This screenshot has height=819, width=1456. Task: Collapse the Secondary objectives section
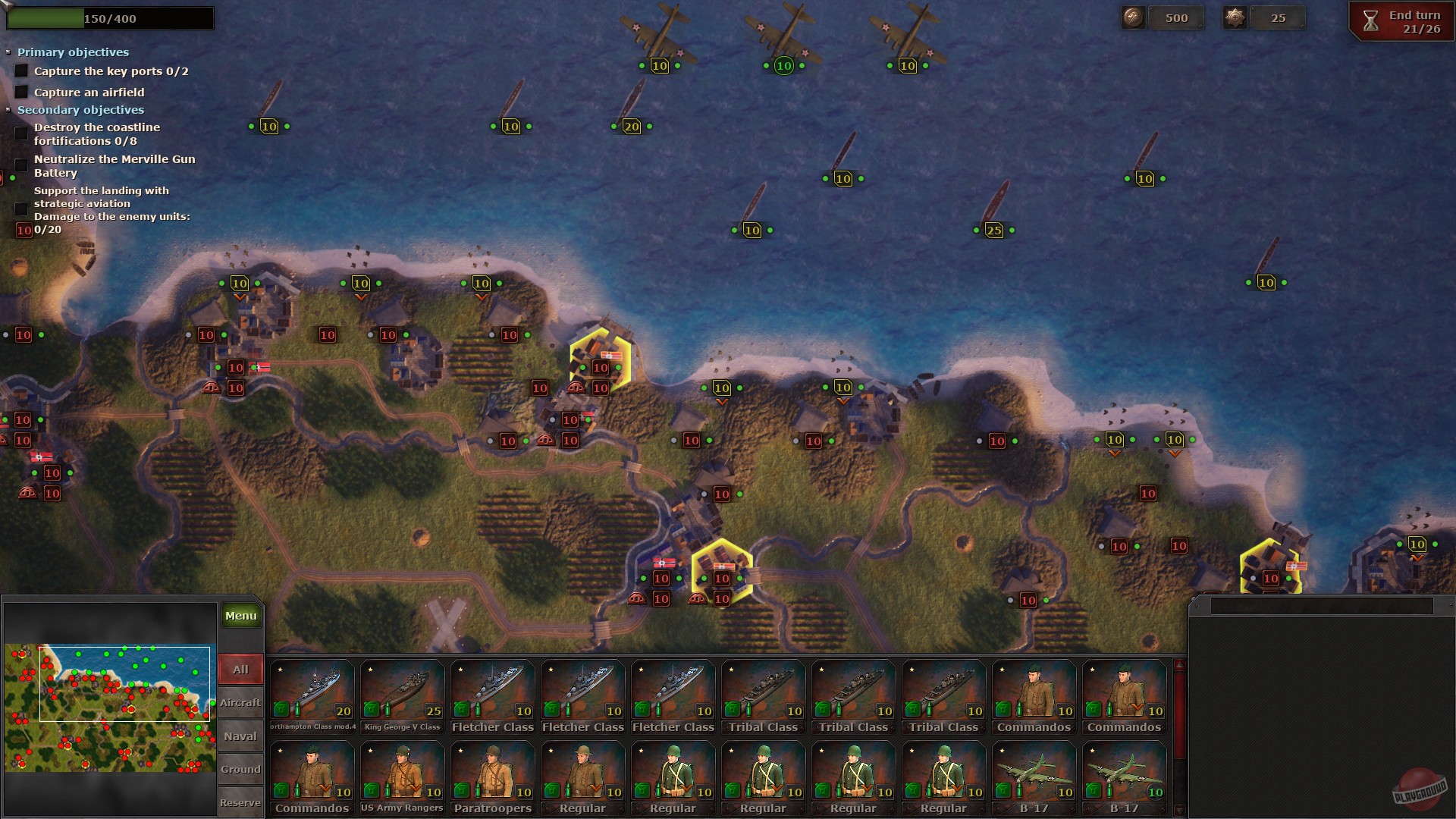pos(9,109)
